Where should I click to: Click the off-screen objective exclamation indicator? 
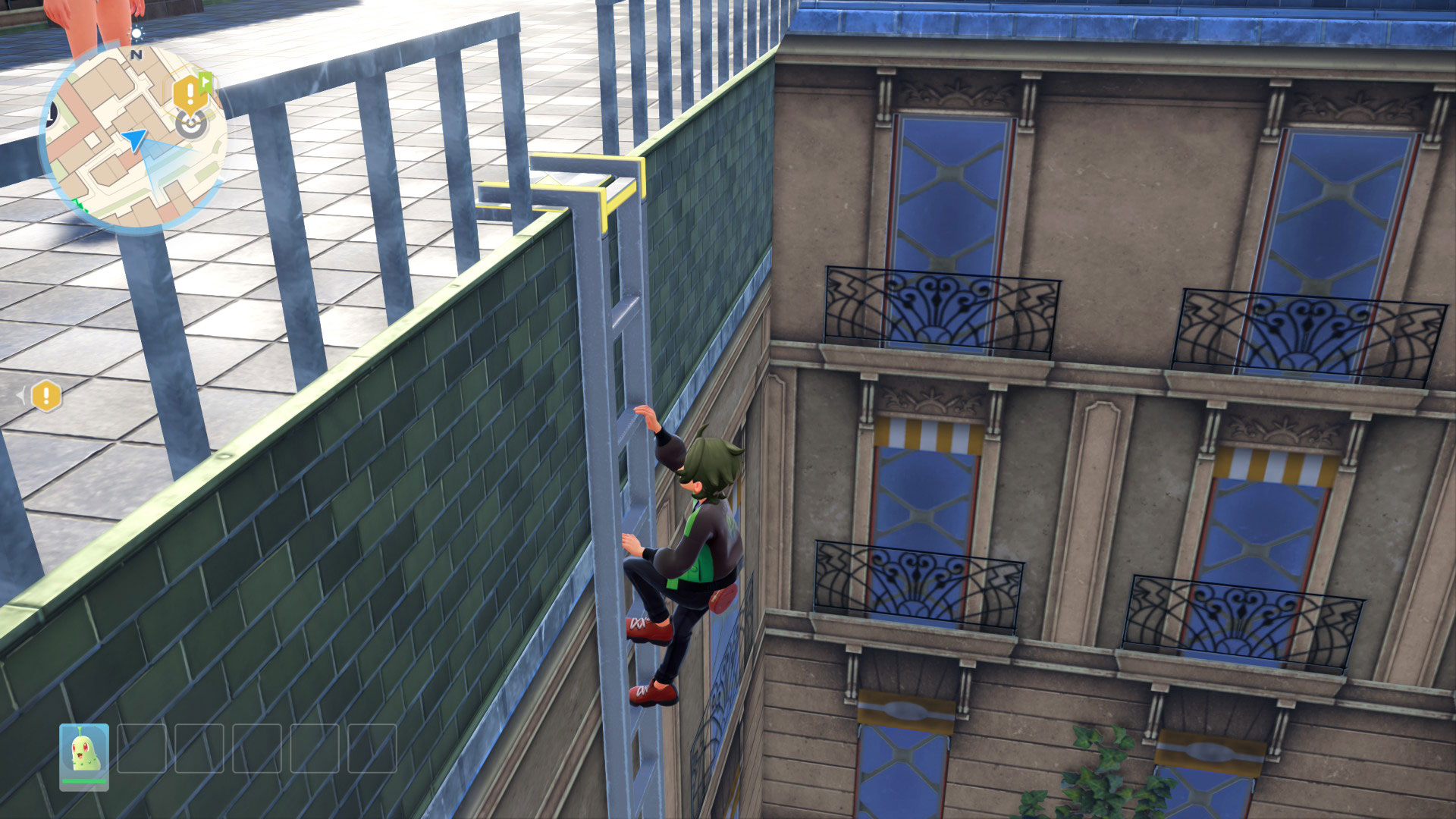tap(46, 395)
